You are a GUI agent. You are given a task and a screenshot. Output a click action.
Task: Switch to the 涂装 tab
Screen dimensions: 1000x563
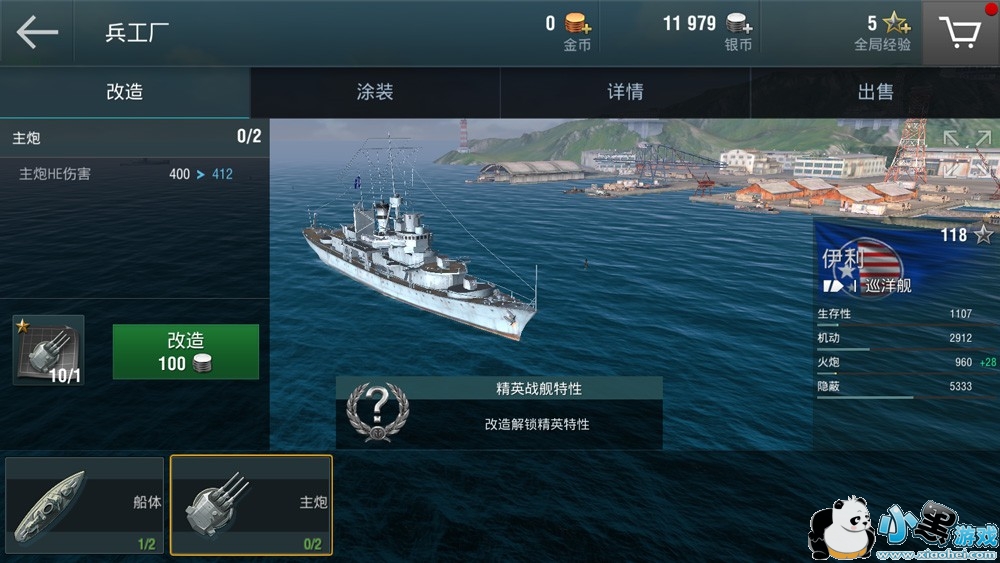375,92
